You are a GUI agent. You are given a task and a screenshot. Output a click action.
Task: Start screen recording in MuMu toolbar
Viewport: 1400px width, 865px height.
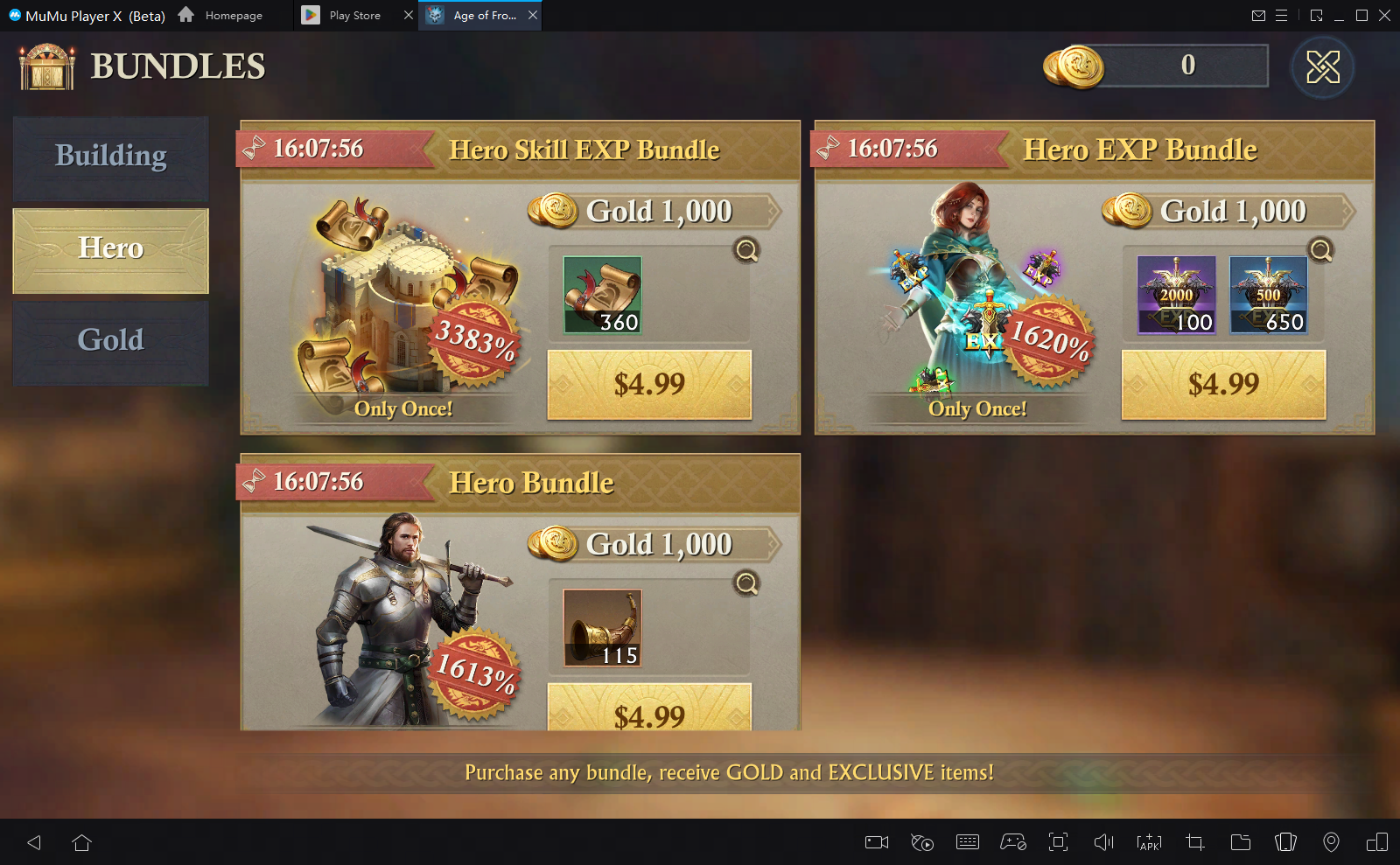pyautogui.click(x=876, y=842)
